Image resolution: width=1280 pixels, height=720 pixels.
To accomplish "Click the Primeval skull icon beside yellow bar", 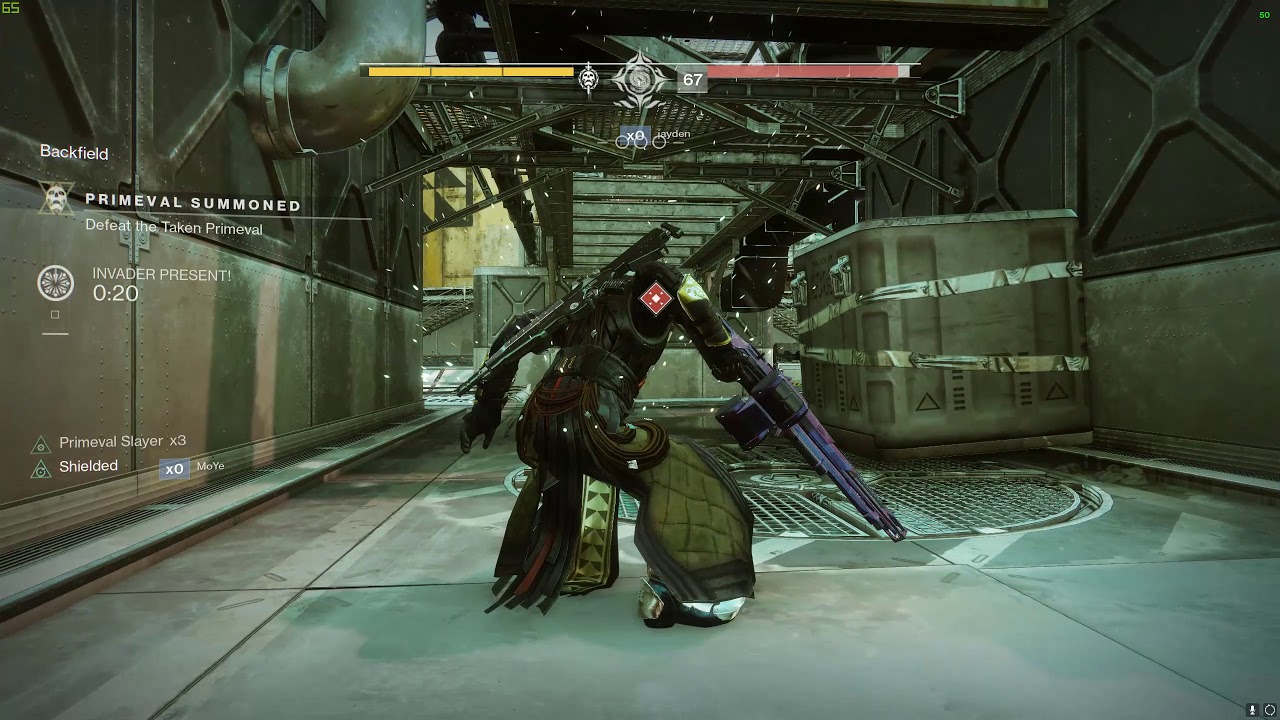I will [589, 78].
